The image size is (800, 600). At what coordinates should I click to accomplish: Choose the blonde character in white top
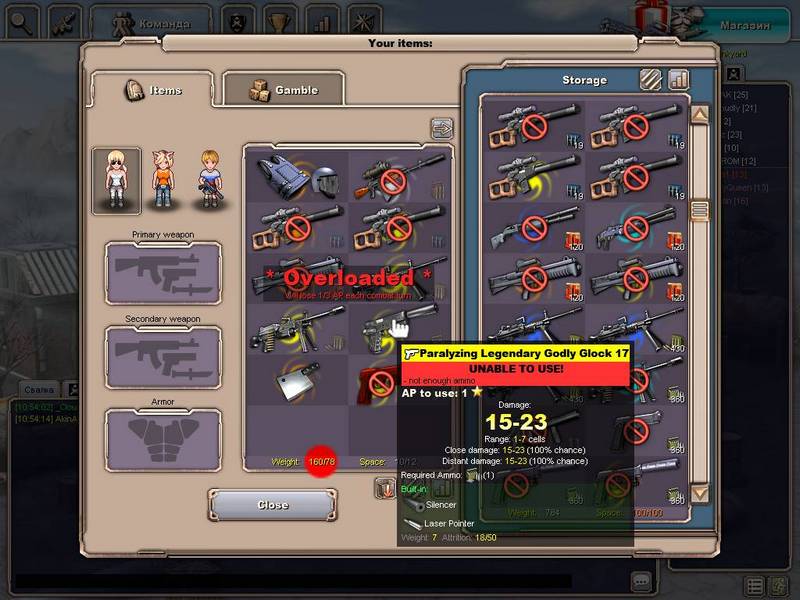click(x=116, y=181)
